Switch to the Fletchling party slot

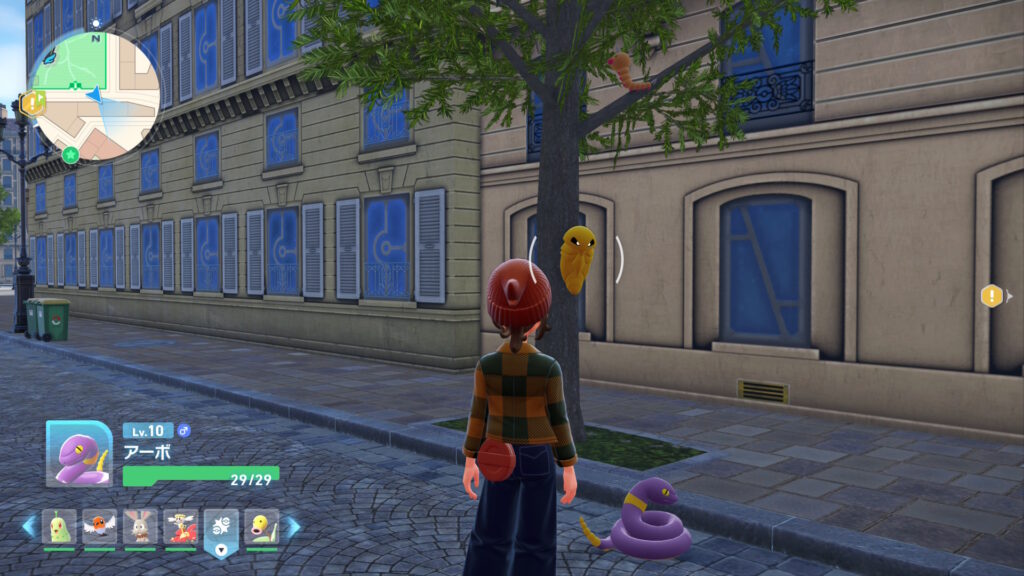coord(100,526)
